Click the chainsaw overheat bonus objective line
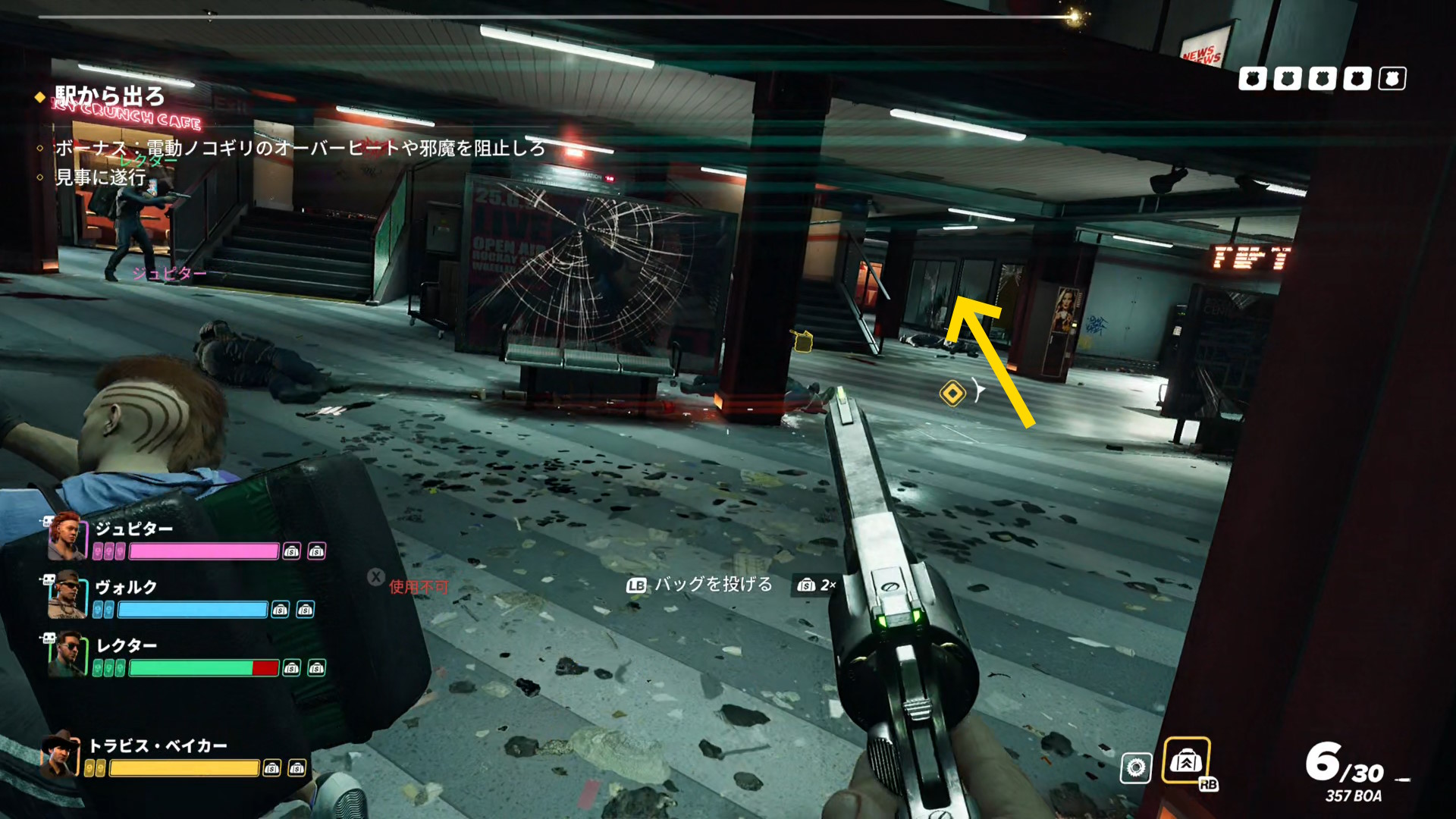This screenshot has height=819, width=1456. tap(300, 147)
